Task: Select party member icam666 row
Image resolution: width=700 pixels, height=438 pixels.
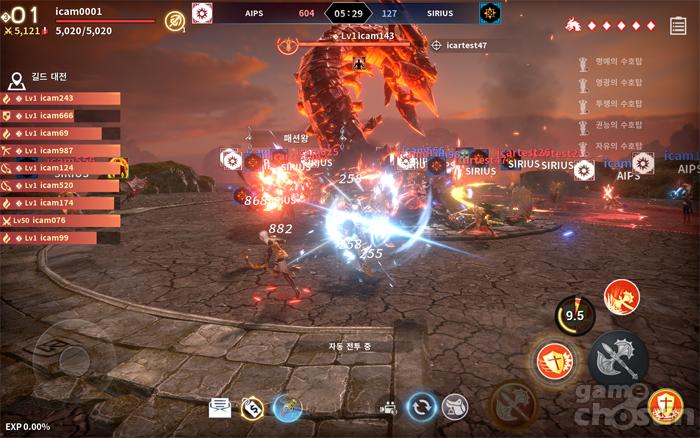Action: [61, 116]
